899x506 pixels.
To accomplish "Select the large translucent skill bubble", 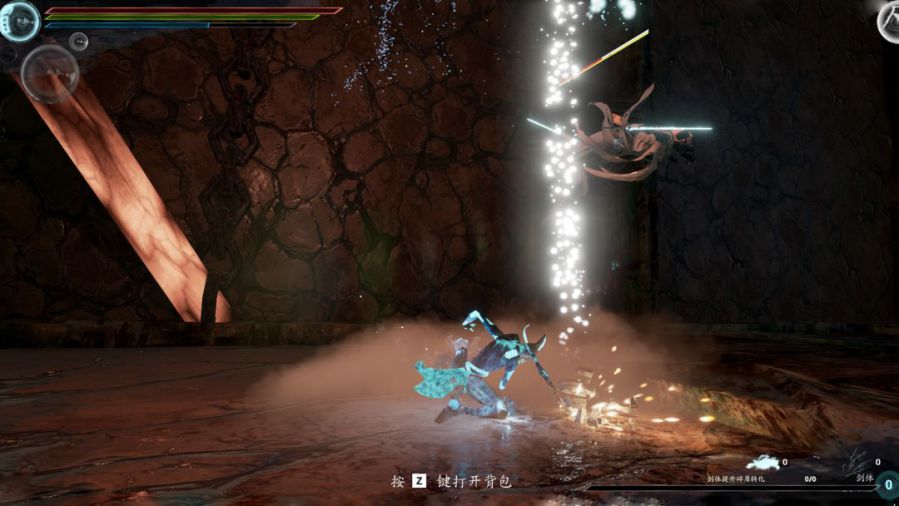I will (50, 73).
